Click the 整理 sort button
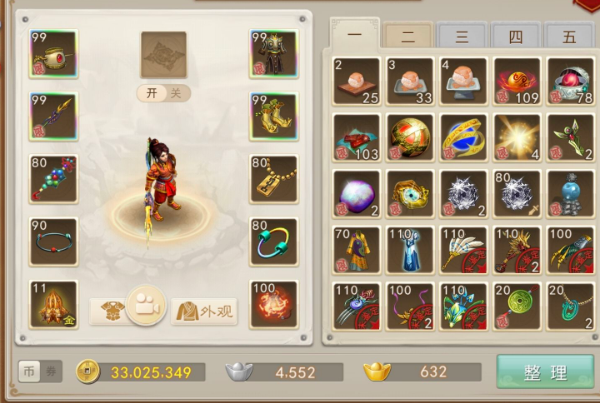This screenshot has width=600, height=403. [545, 372]
